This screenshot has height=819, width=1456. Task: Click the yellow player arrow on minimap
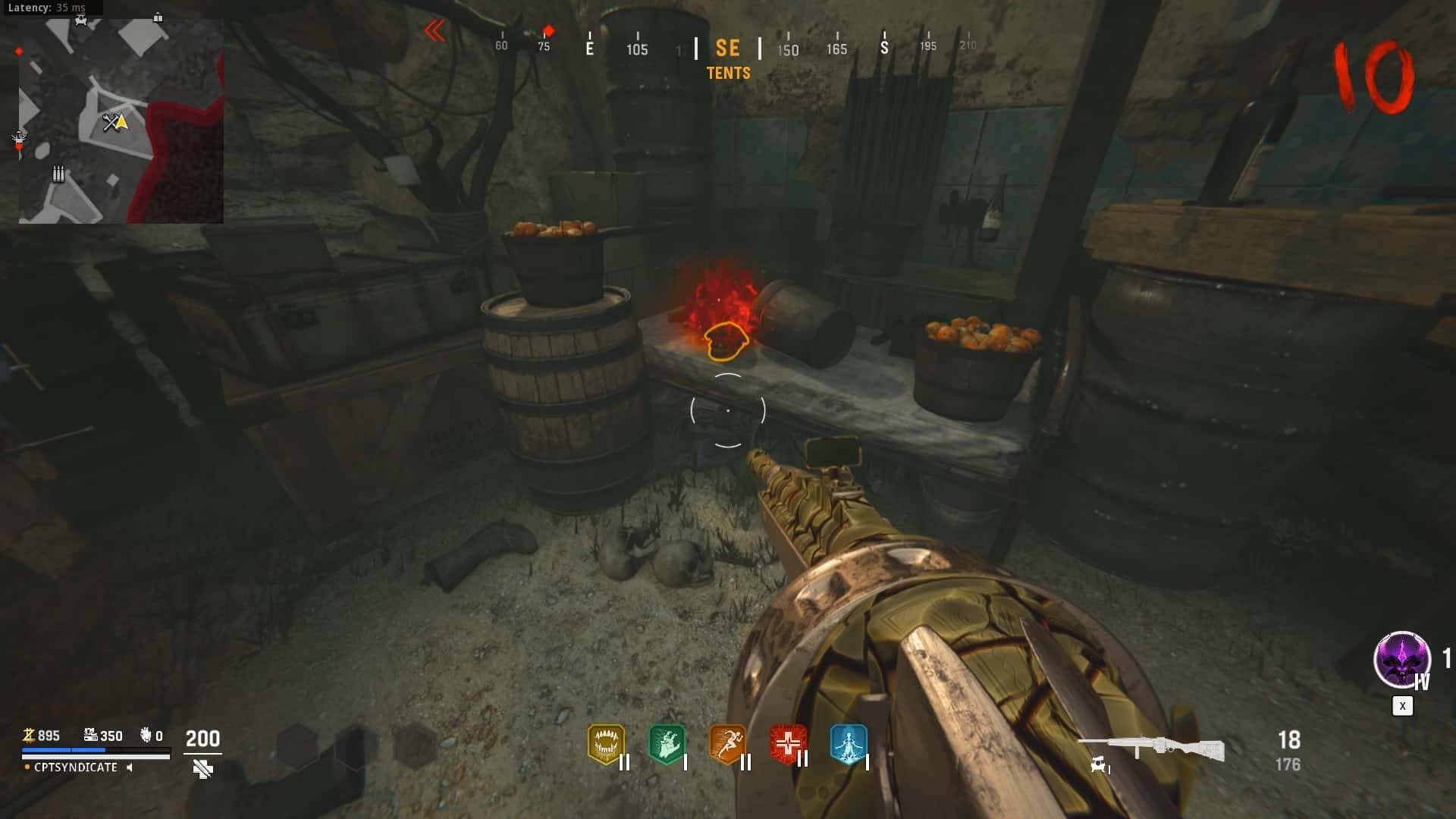pos(121,121)
